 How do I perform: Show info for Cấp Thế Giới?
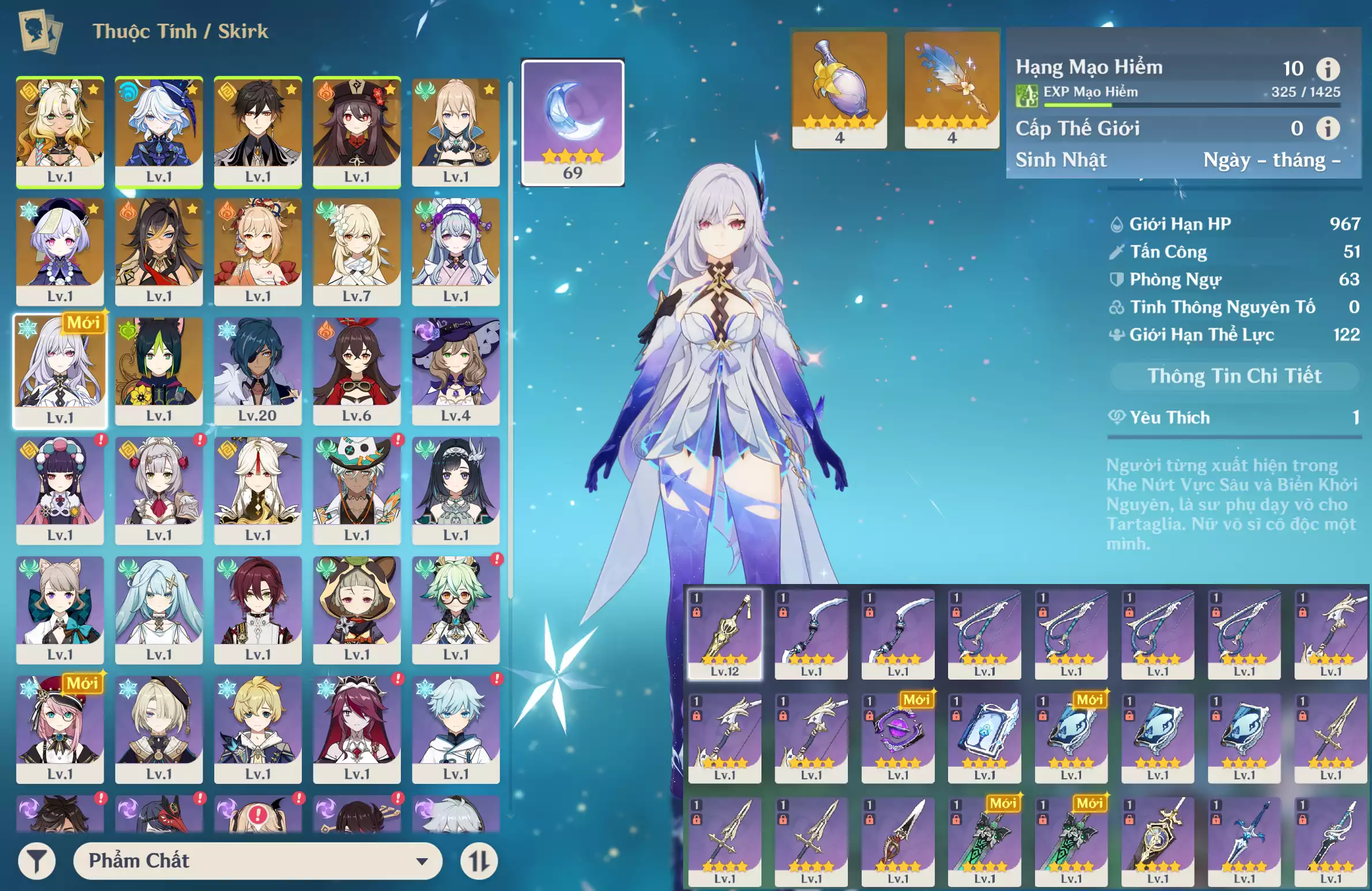[1328, 128]
